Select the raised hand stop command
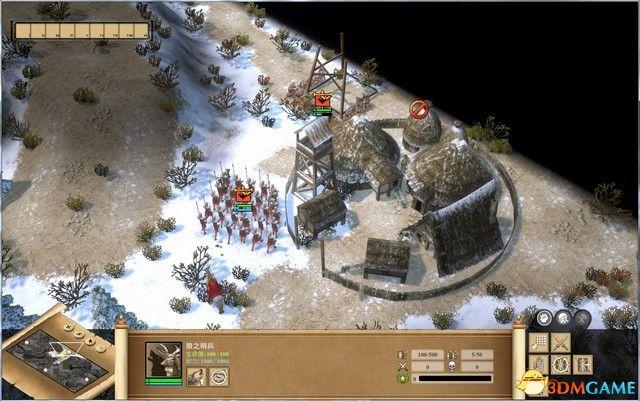The width and height of the screenshot is (640, 401). pos(537,364)
